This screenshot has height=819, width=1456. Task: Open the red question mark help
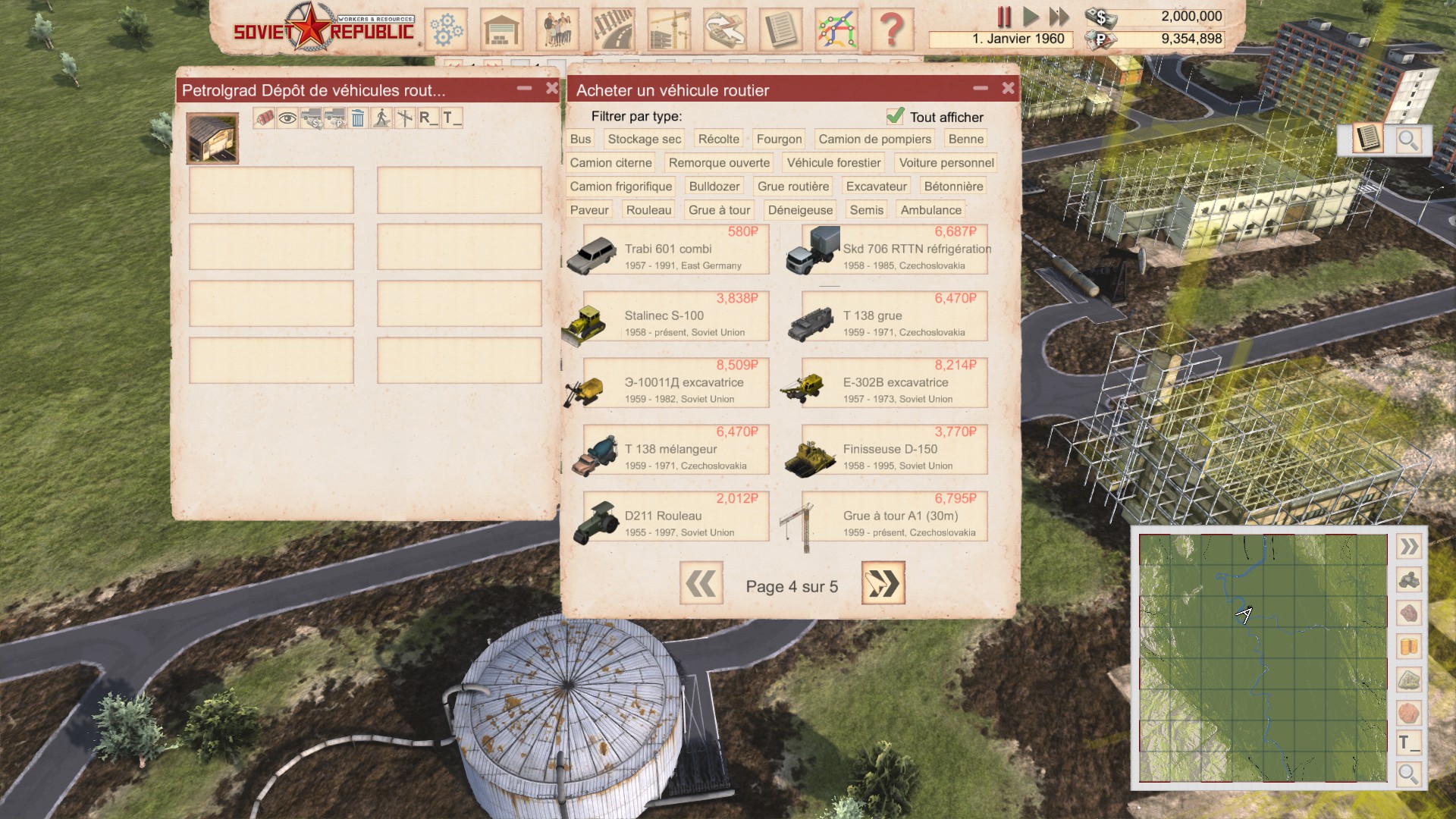pyautogui.click(x=892, y=30)
